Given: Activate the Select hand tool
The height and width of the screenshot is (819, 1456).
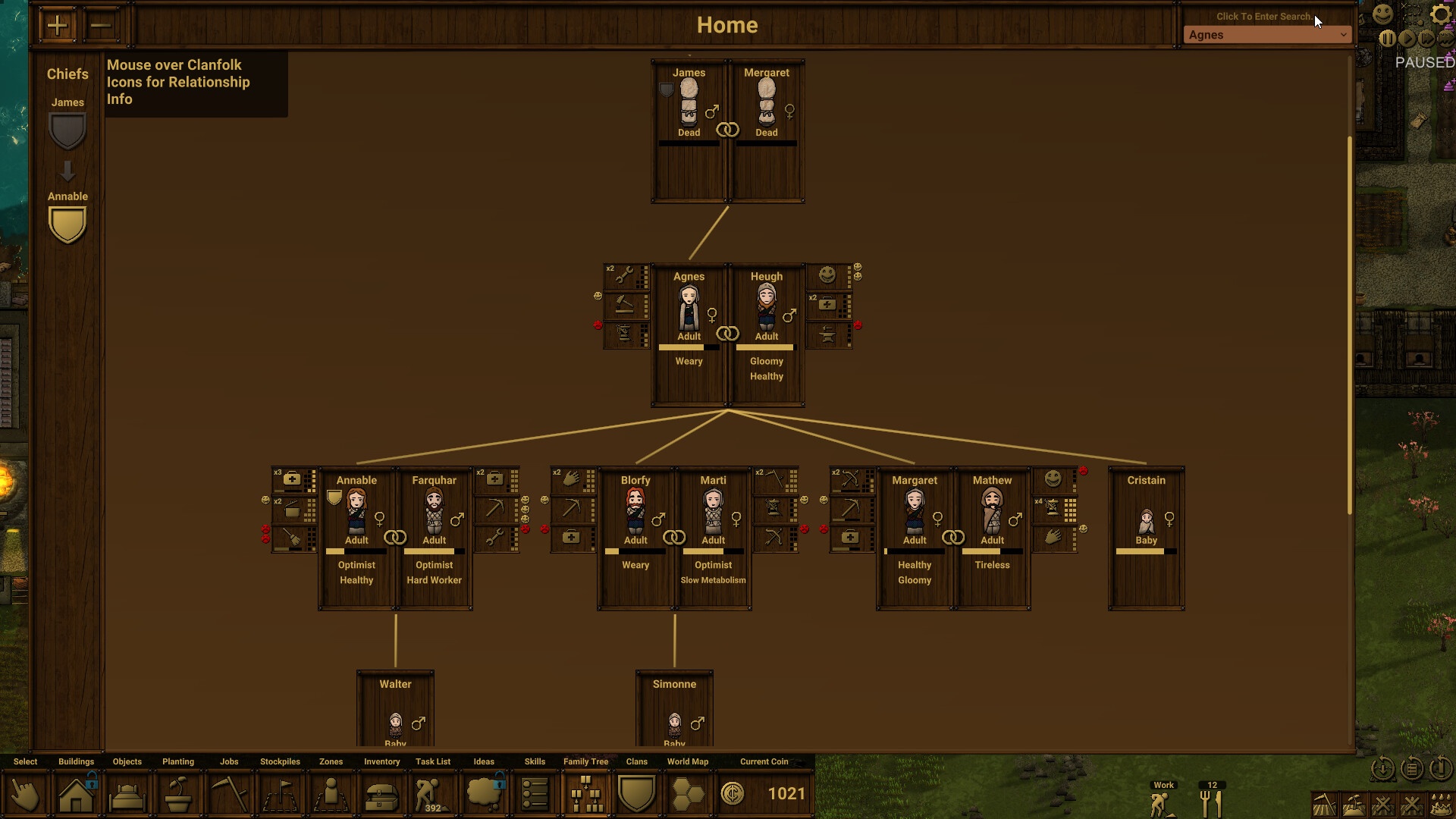Looking at the screenshot, I should click(x=25, y=794).
